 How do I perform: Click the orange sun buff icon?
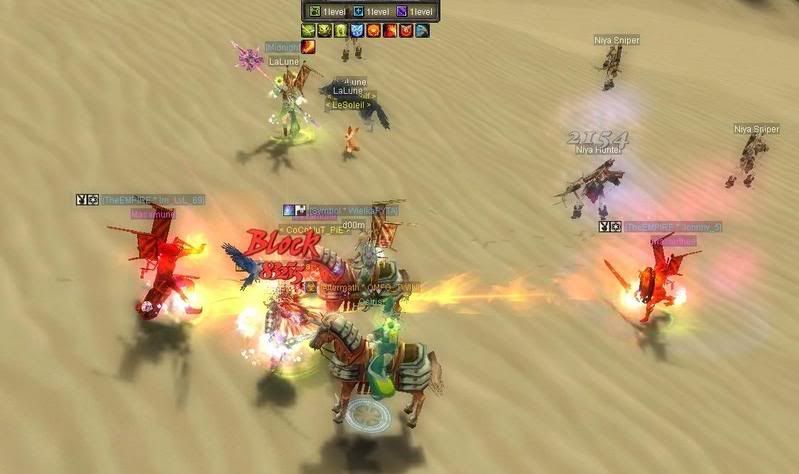(x=373, y=31)
